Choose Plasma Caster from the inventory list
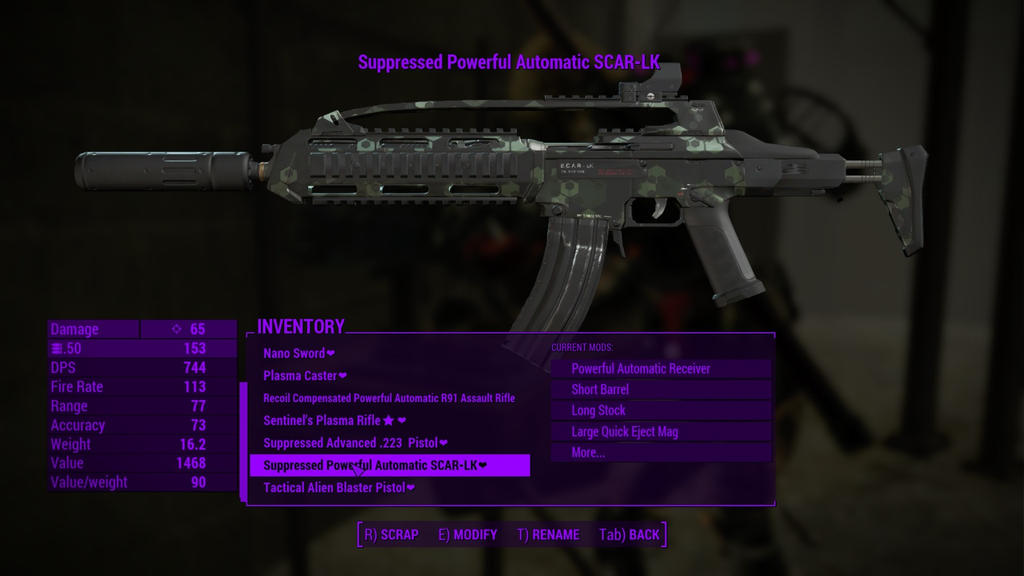This screenshot has height=576, width=1024. pyautogui.click(x=304, y=376)
